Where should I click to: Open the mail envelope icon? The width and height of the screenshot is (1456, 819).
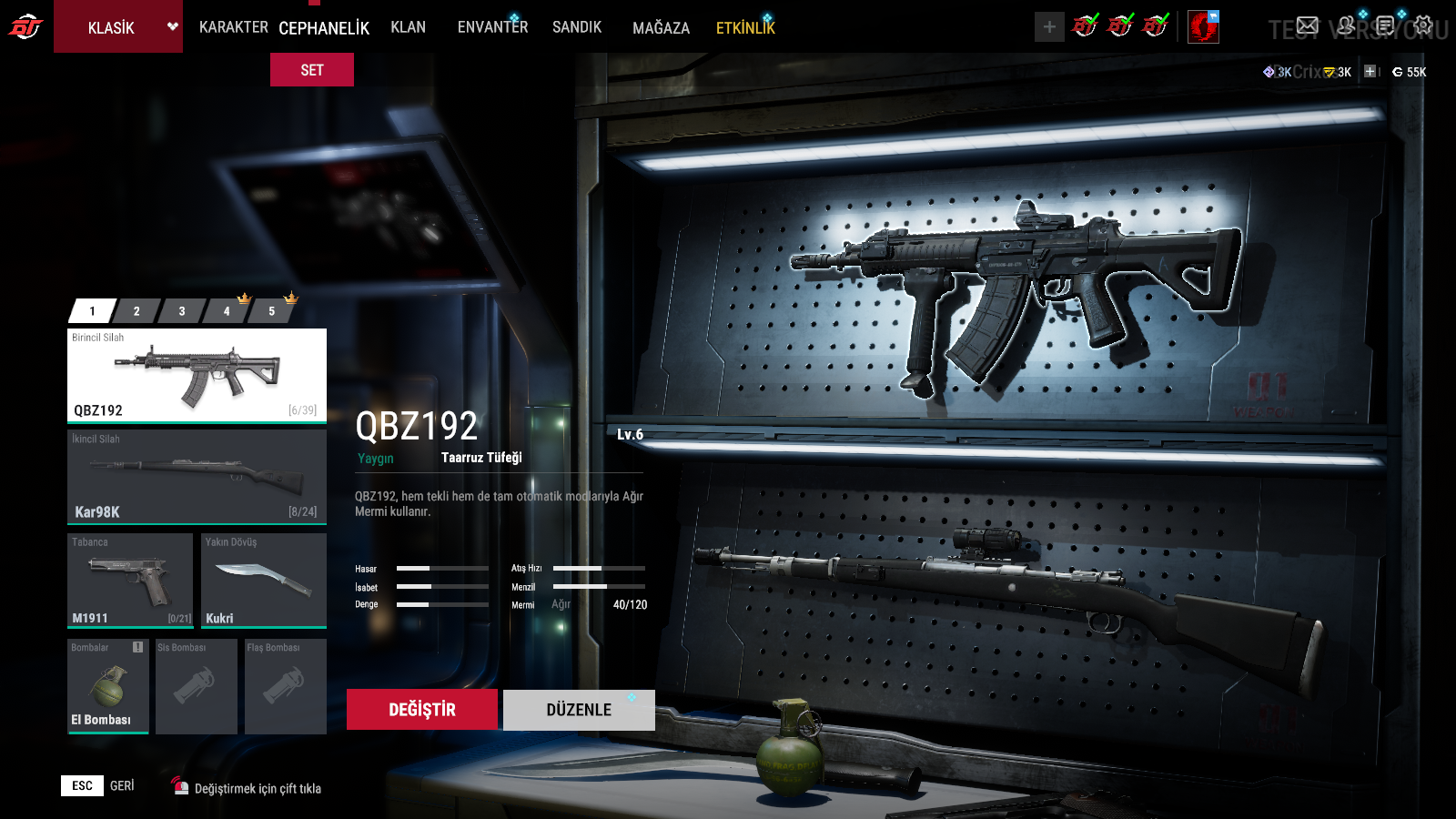tap(1308, 25)
